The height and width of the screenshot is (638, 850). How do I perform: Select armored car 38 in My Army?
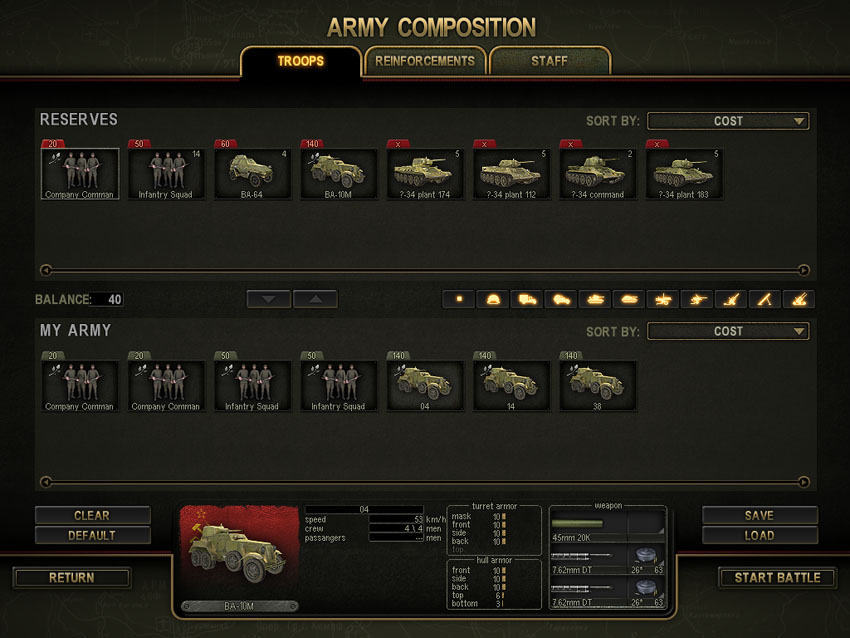tap(597, 386)
